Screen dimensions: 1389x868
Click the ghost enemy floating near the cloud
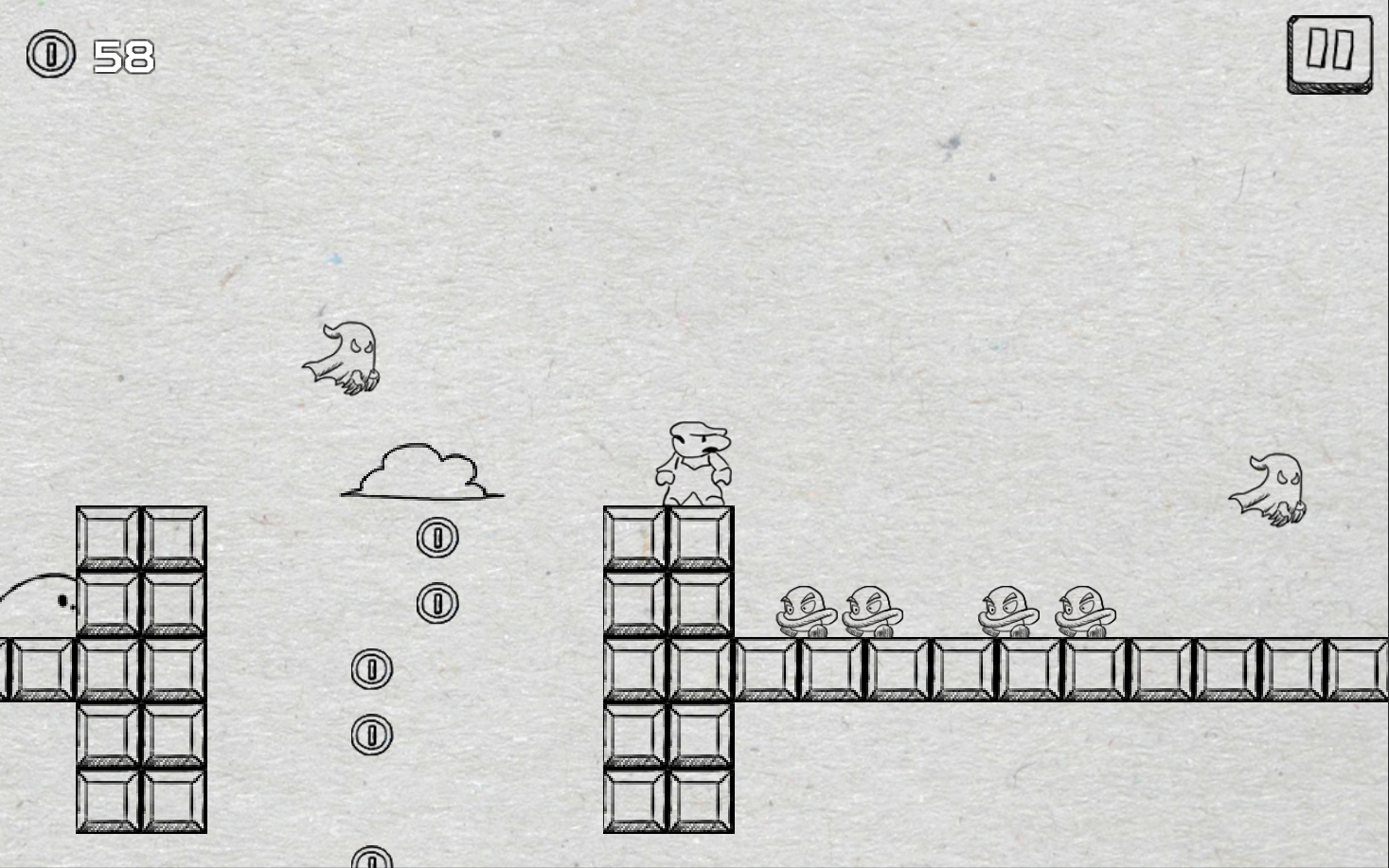coord(344,356)
